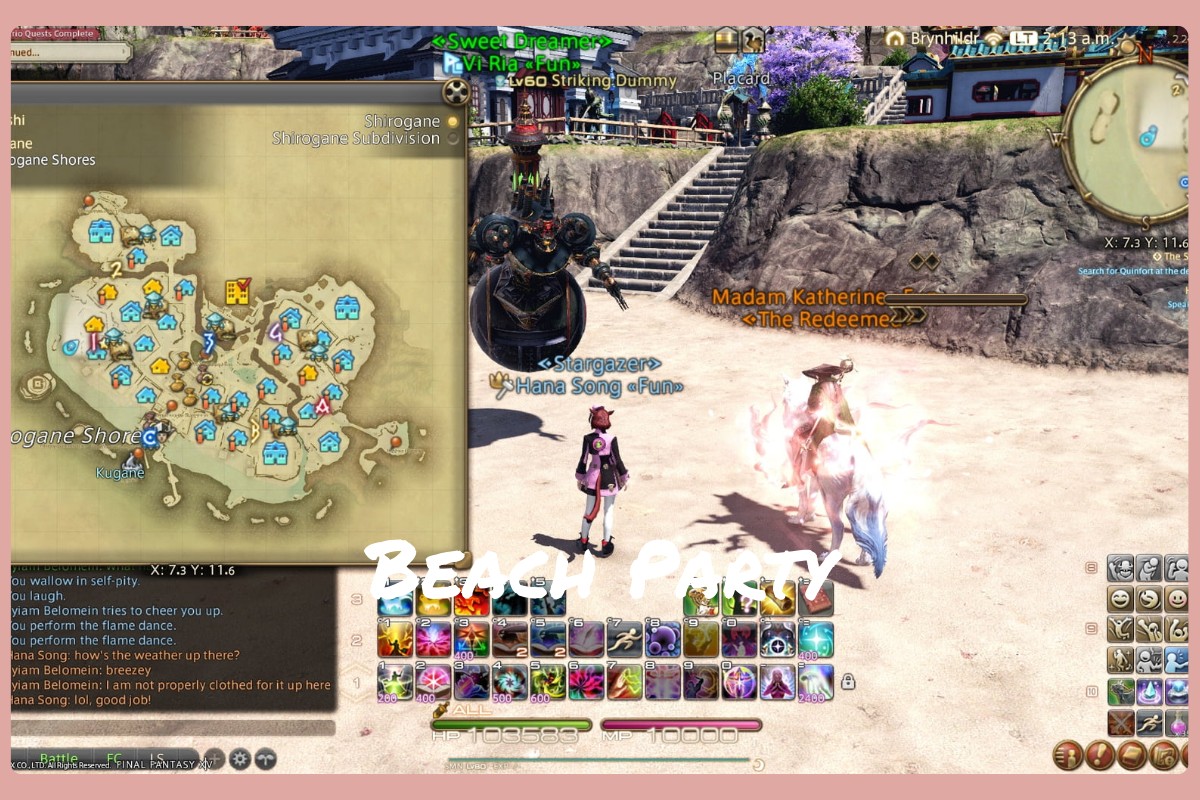Open the Character main menu button
Image resolution: width=1200 pixels, height=800 pixels.
(x=1067, y=755)
